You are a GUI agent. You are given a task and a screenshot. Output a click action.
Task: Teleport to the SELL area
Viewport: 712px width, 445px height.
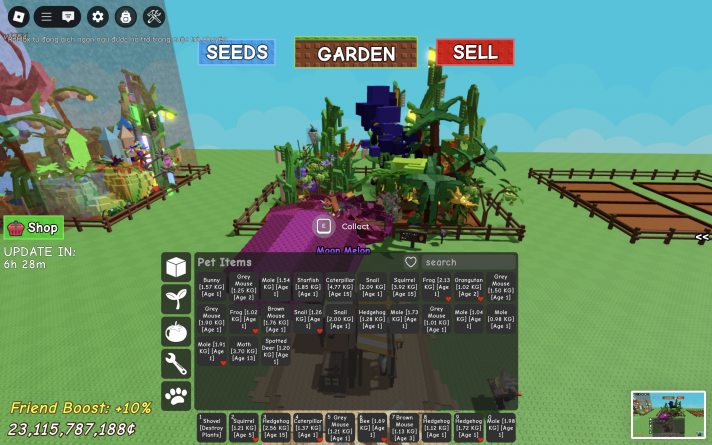475,52
